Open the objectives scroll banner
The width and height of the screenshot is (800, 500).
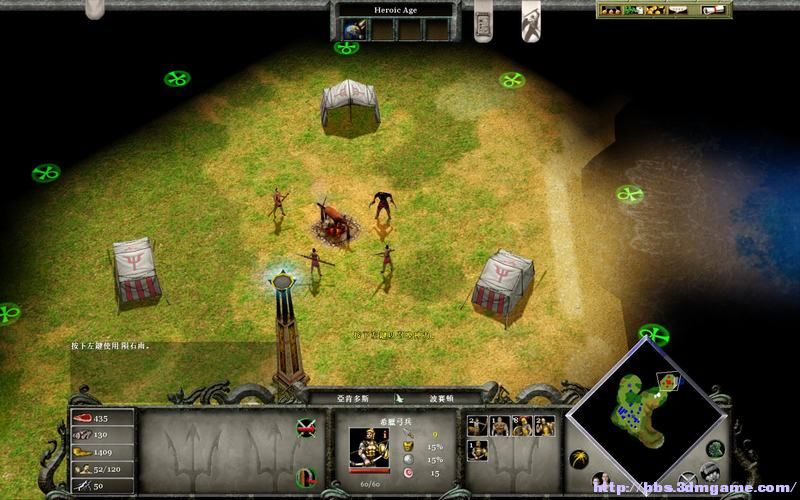tap(482, 20)
